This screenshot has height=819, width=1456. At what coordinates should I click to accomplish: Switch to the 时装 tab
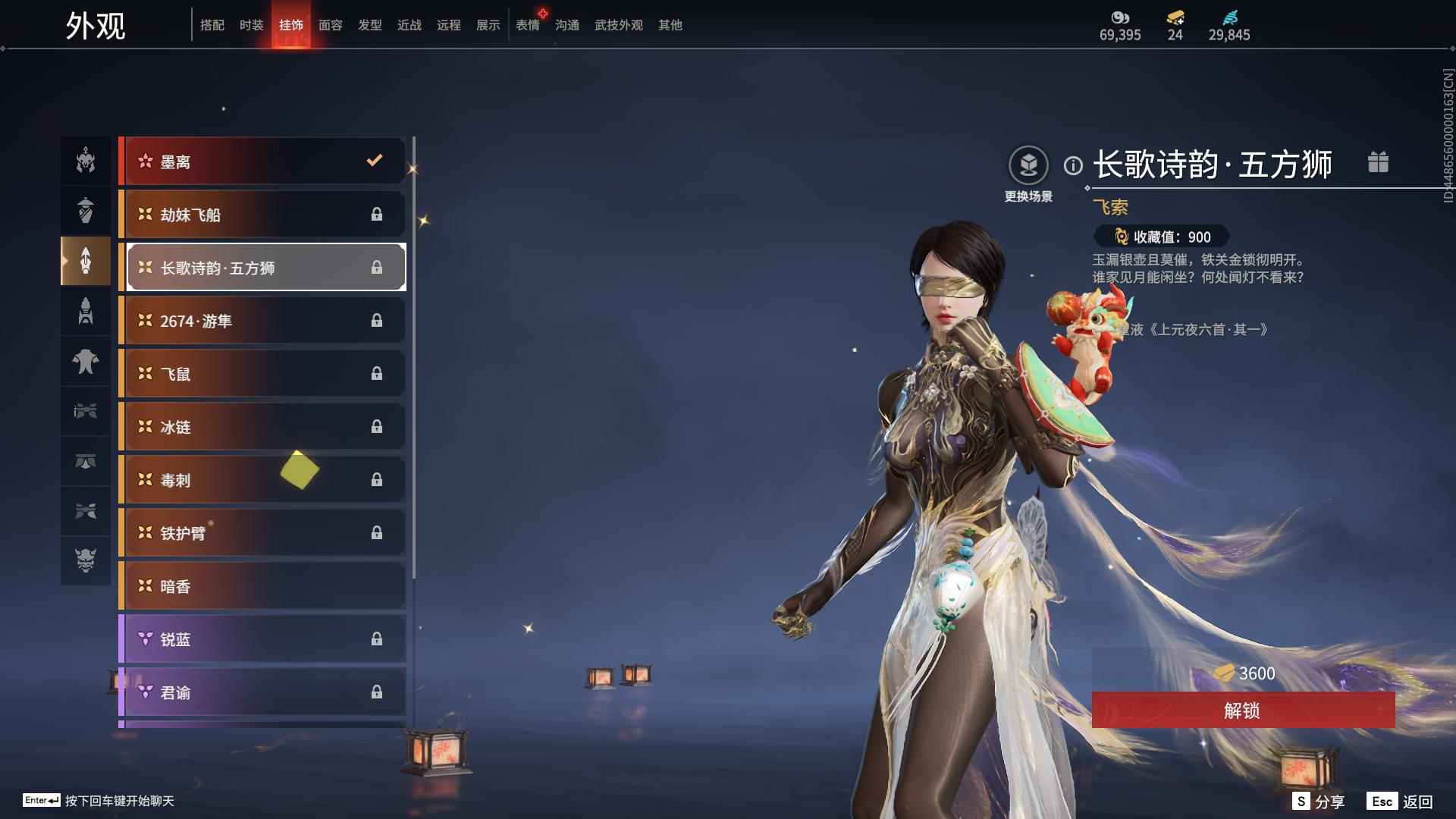tap(251, 25)
